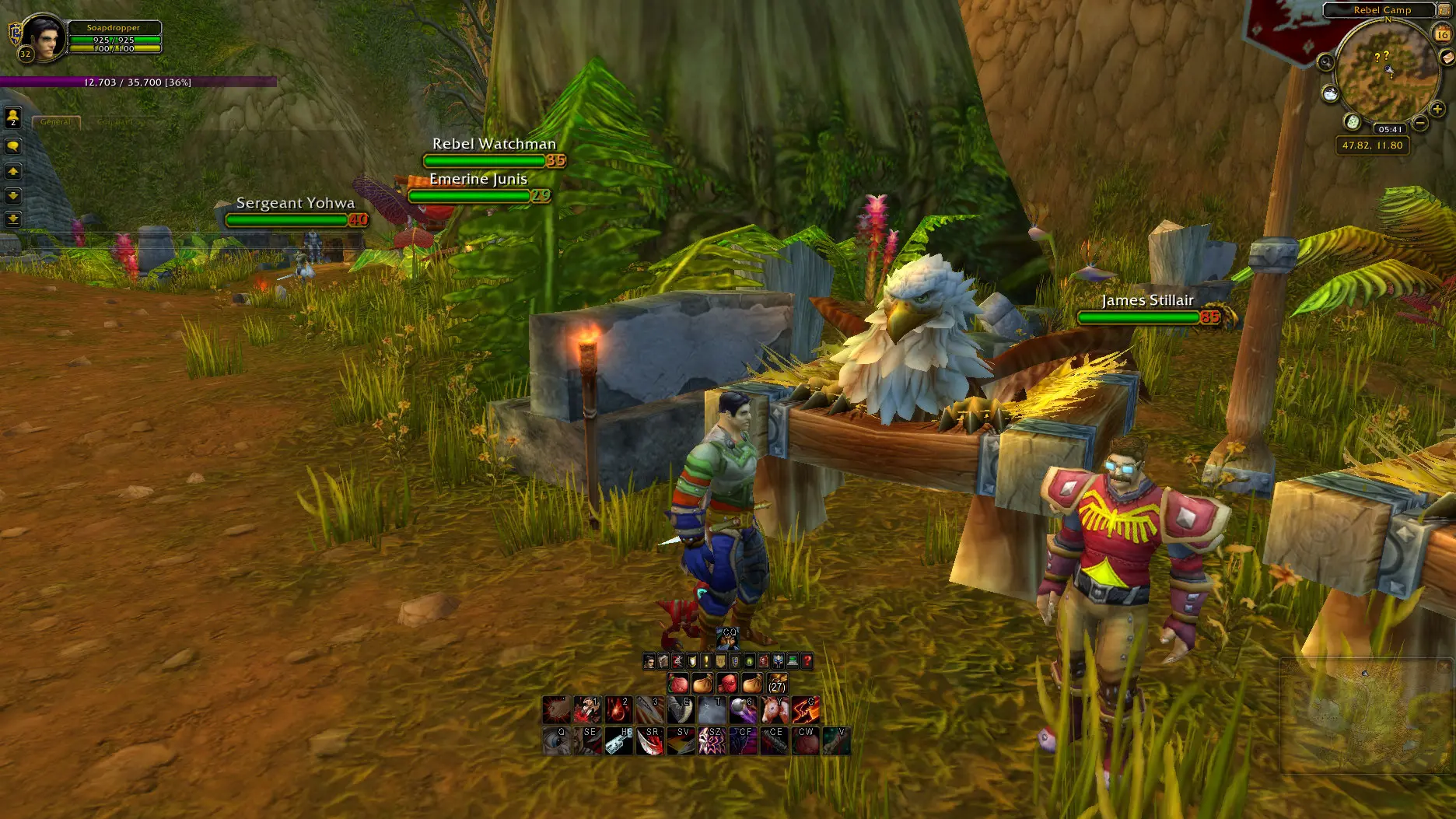Select the General chat tab

click(55, 122)
